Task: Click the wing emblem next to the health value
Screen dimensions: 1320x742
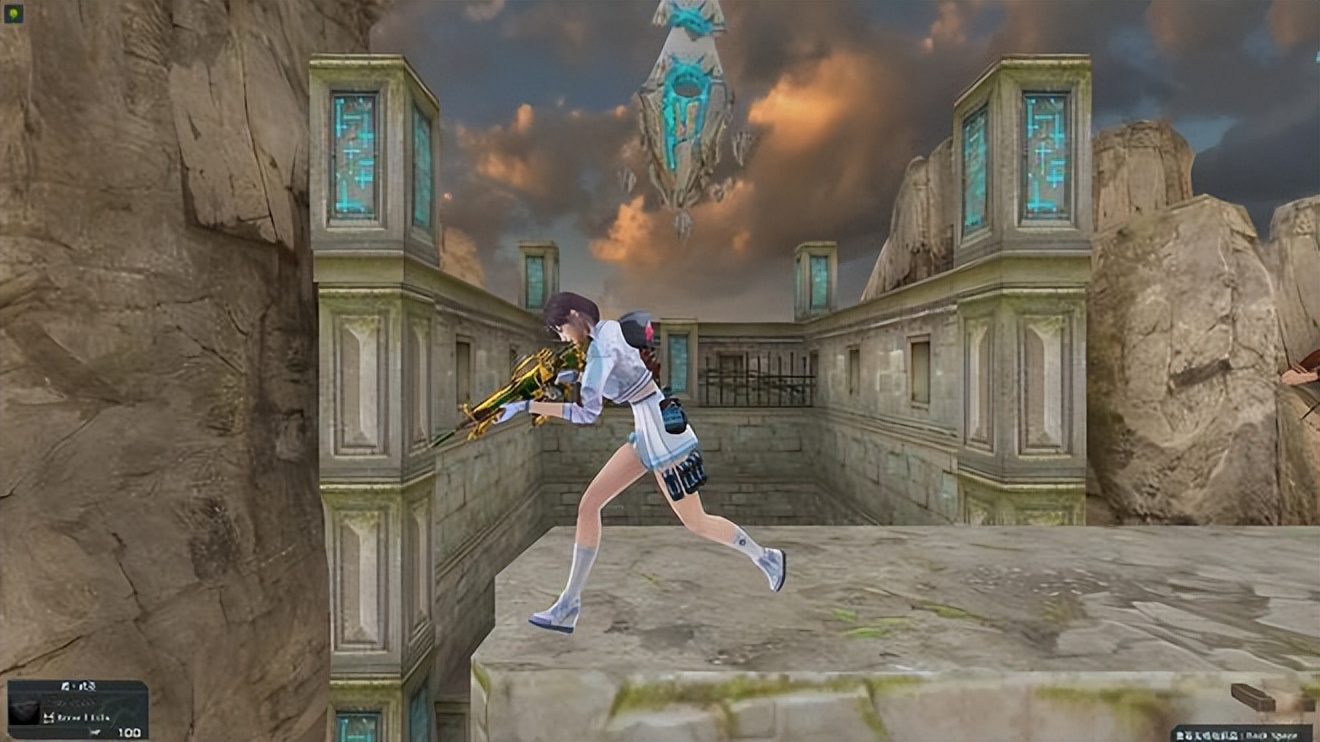Action: [x=95, y=732]
